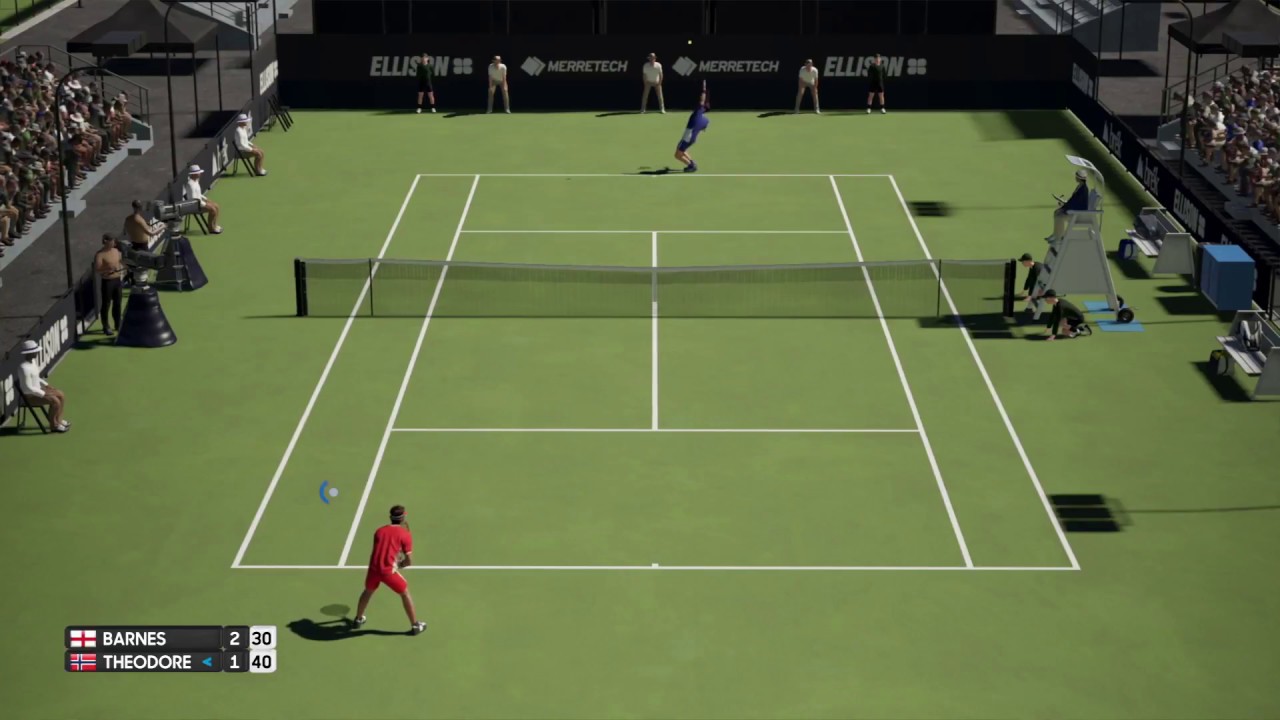Click the England flag next to BARNES

click(83, 638)
